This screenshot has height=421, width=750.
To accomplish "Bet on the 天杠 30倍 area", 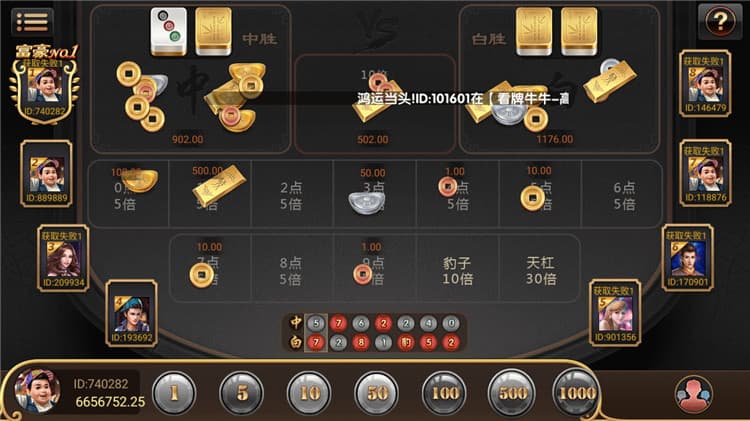I will pos(540,271).
